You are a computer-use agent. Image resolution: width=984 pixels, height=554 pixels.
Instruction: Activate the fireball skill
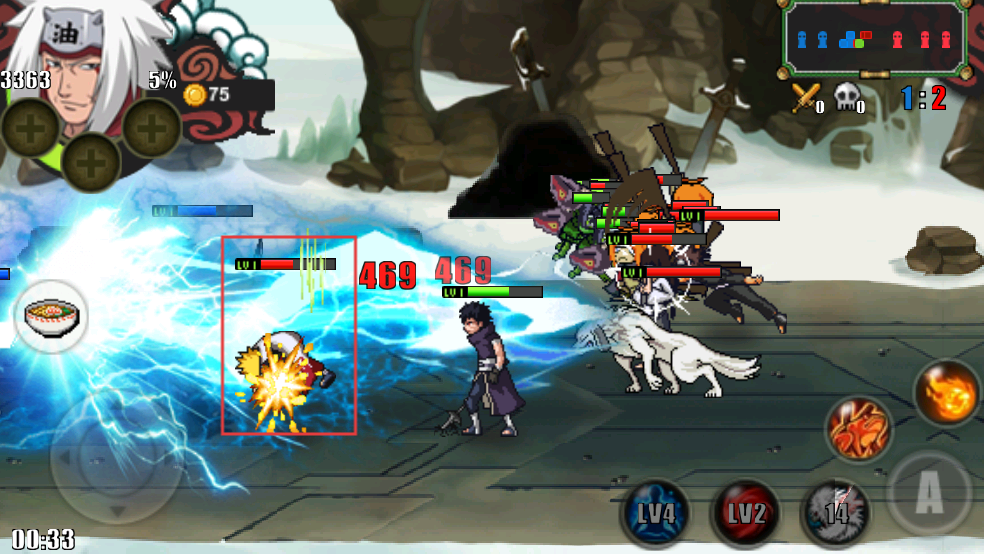click(947, 392)
